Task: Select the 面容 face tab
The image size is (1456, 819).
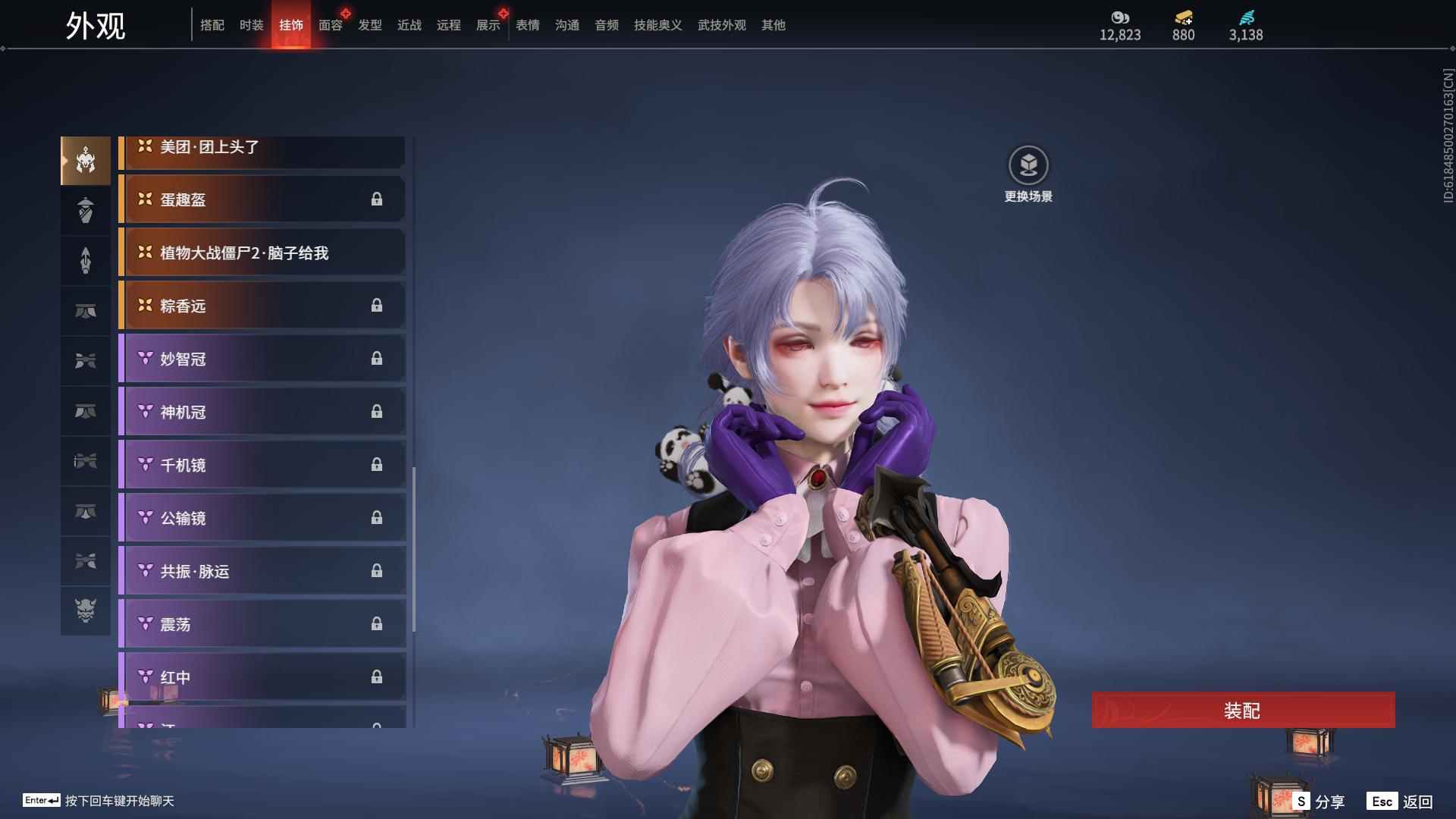Action: (331, 25)
